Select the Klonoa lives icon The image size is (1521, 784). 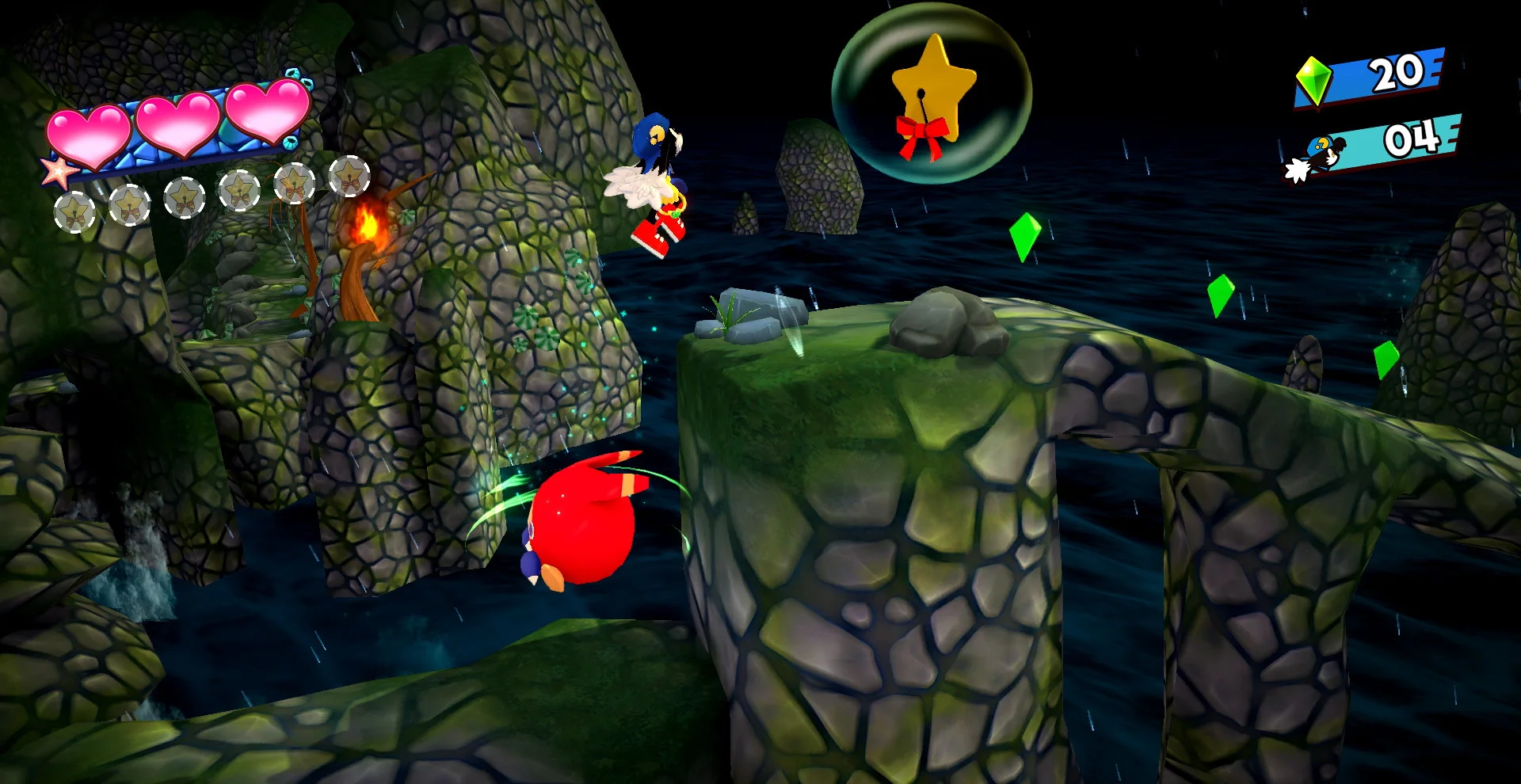[x=1317, y=156]
